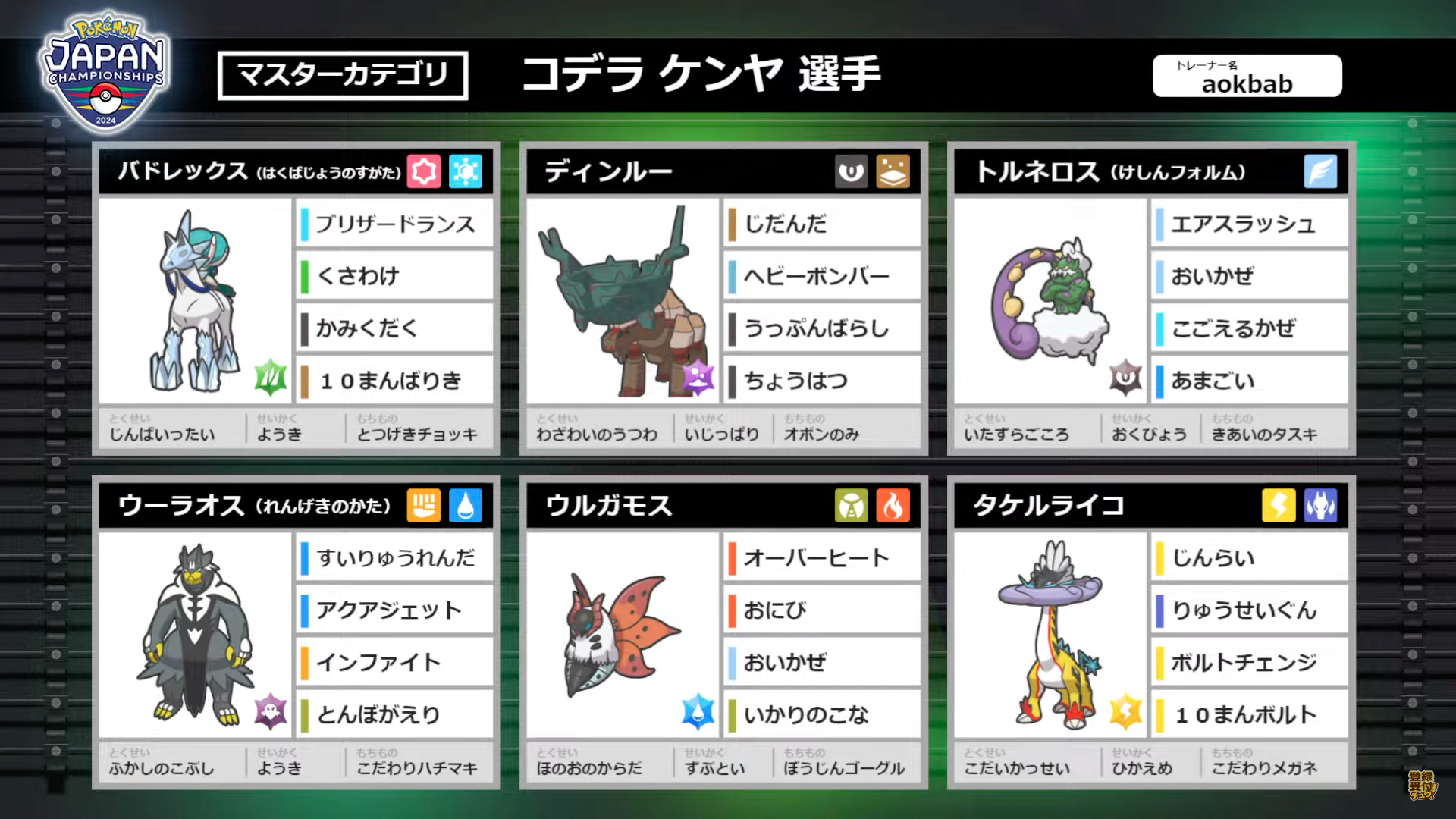Image resolution: width=1456 pixels, height=819 pixels.
Task: Select the いかりのこな move
Action: [822, 714]
